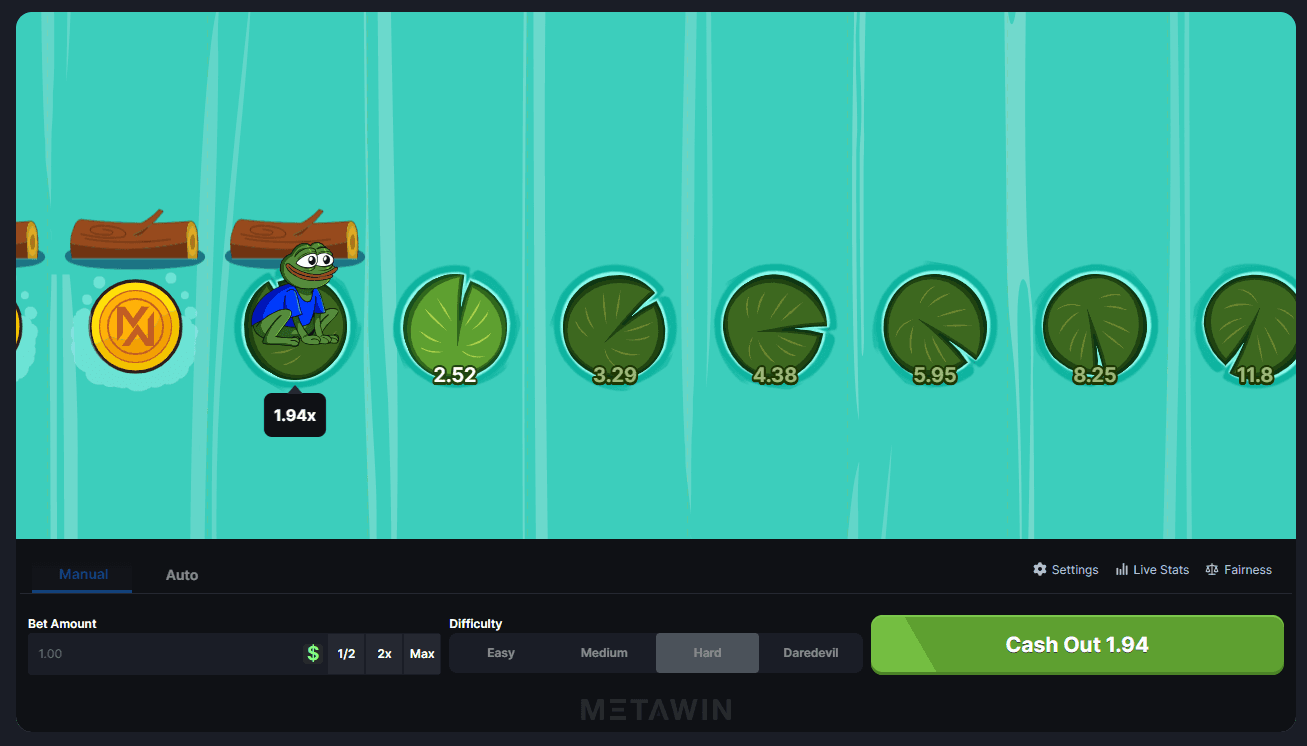The image size is (1307, 746).
Task: Switch to the Auto tab
Action: click(182, 575)
